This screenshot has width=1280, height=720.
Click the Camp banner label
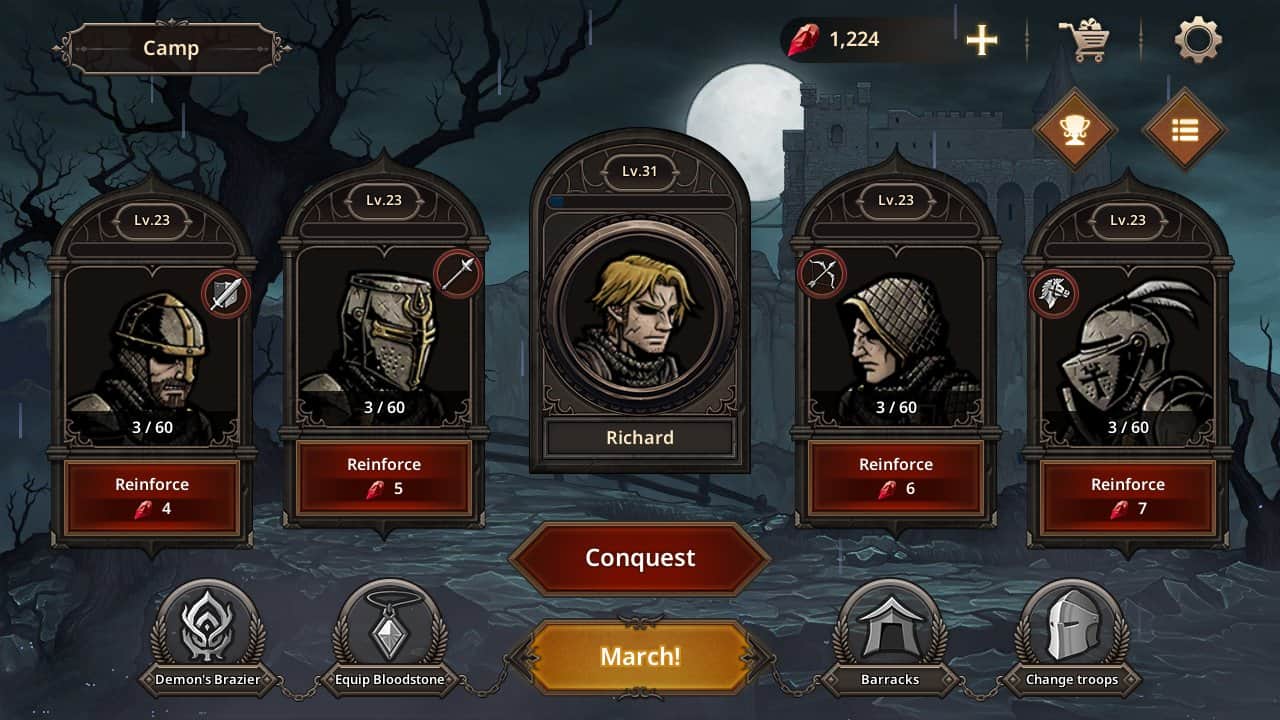(172, 47)
